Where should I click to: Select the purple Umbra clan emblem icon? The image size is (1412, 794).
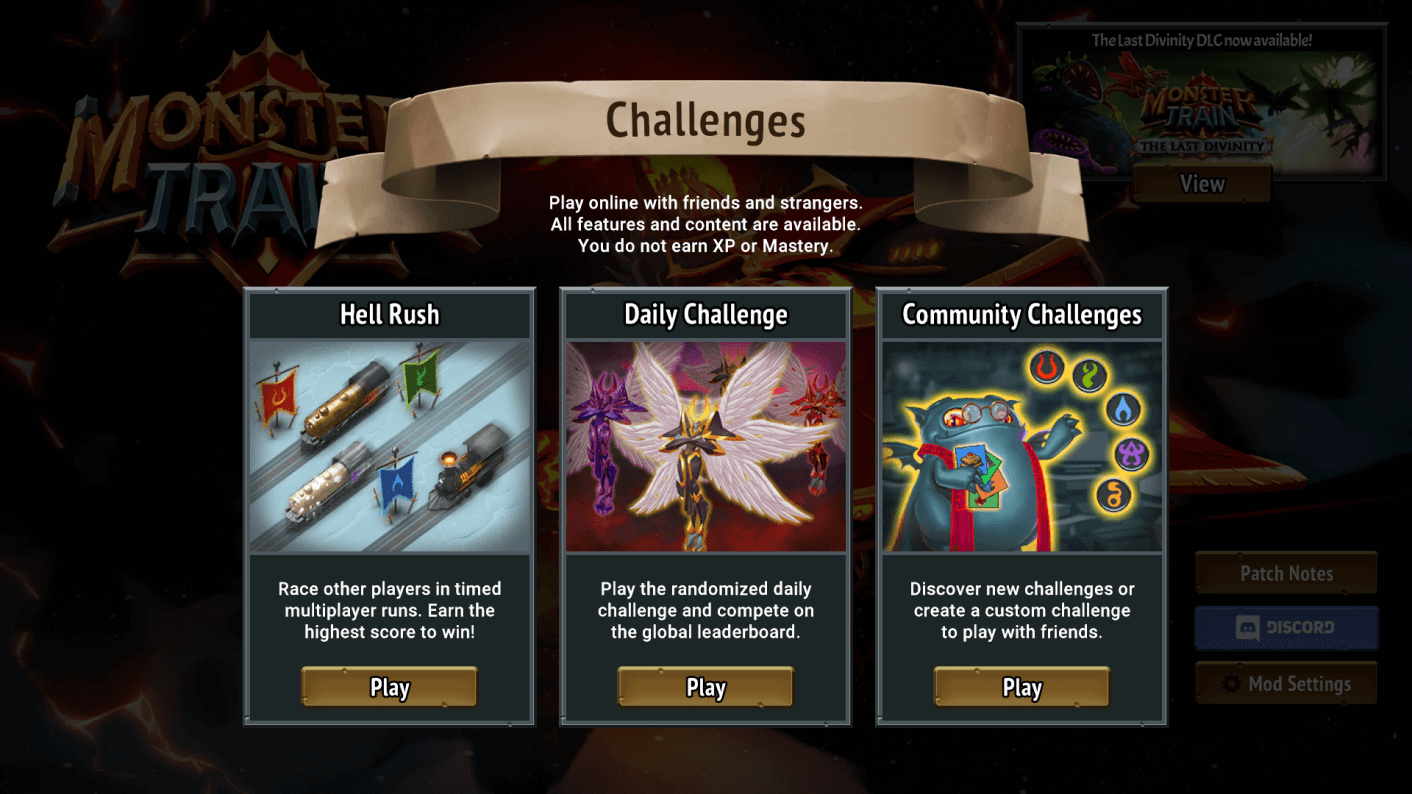tap(1131, 453)
